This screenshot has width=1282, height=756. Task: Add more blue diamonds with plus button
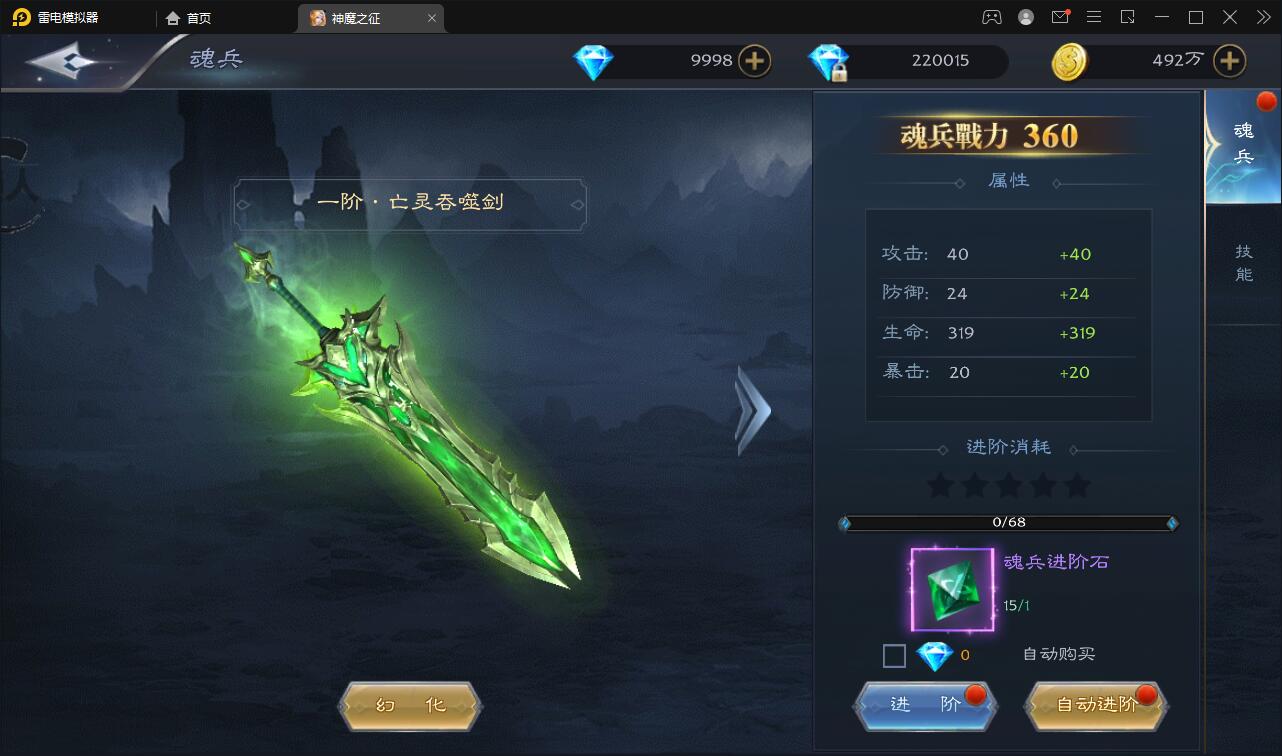pos(754,61)
